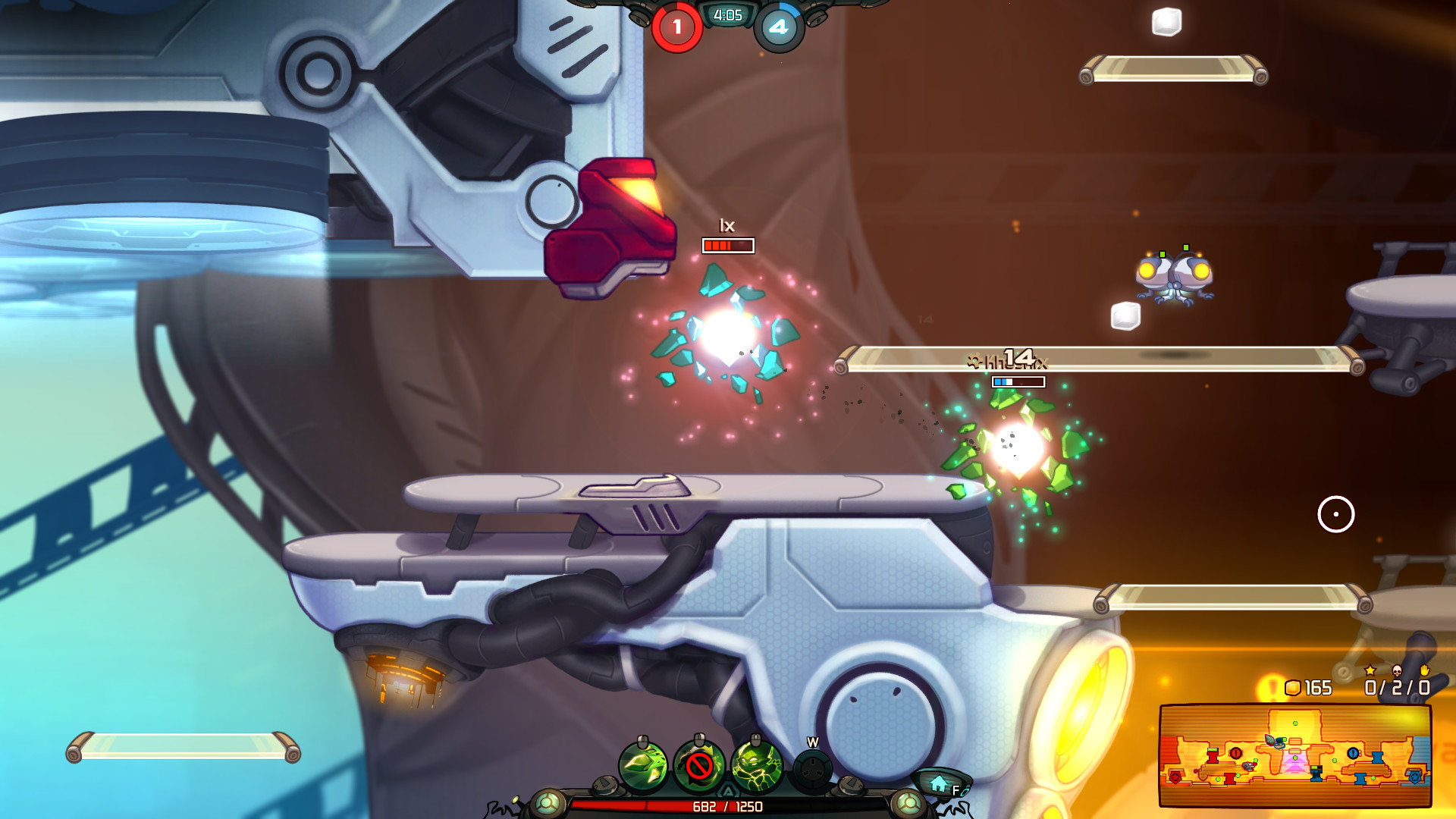1456x819 pixels.
Task: Click the enemy nameplate labeled Ix
Action: [x=726, y=227]
